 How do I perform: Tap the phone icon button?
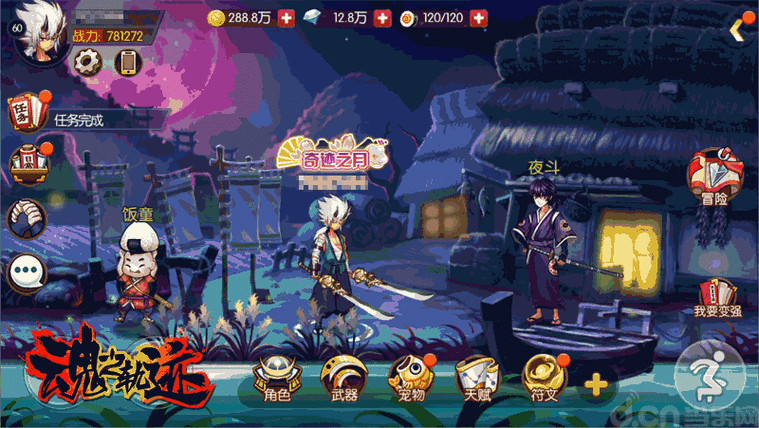click(127, 62)
